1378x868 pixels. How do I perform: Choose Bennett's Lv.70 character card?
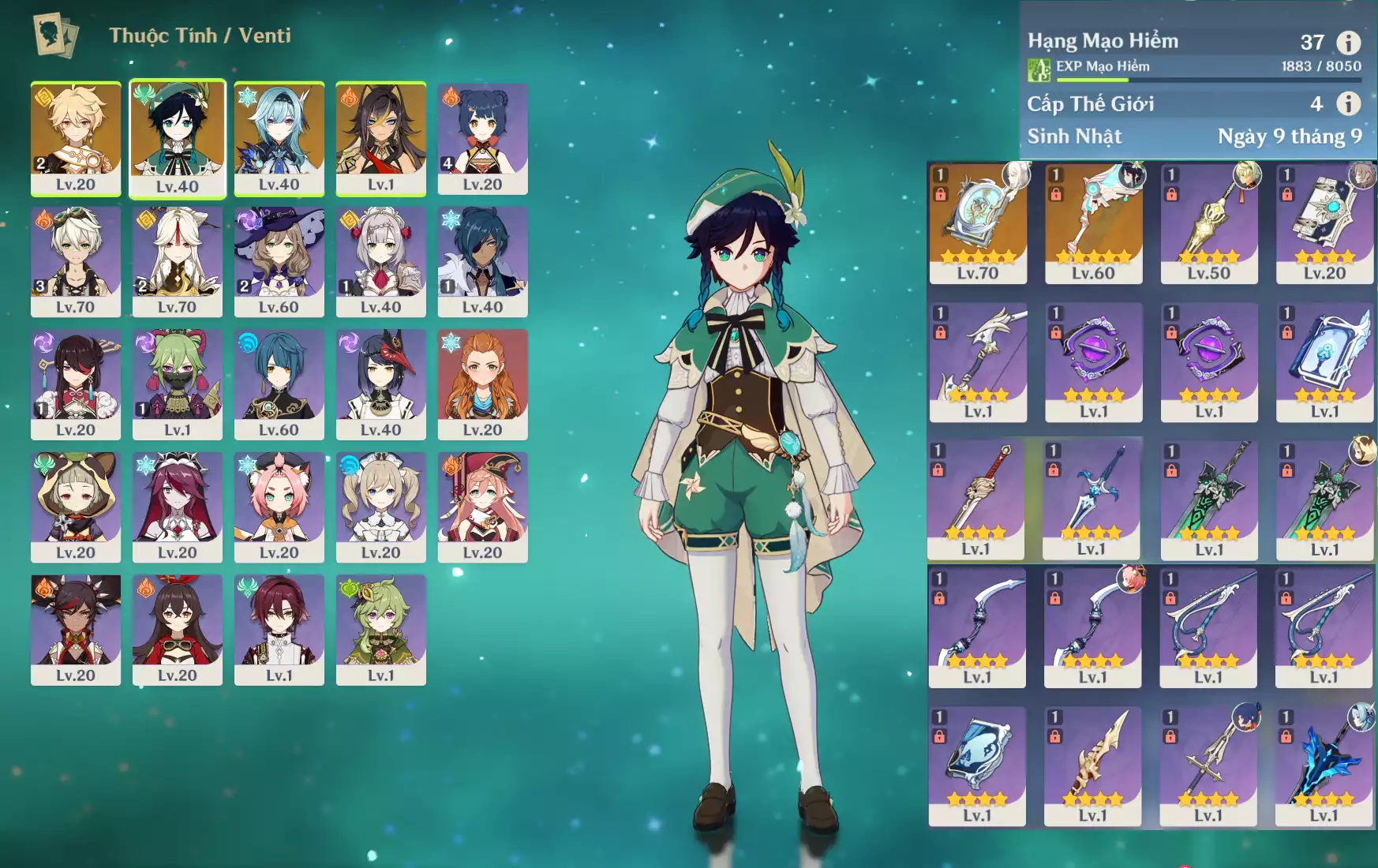tap(76, 262)
